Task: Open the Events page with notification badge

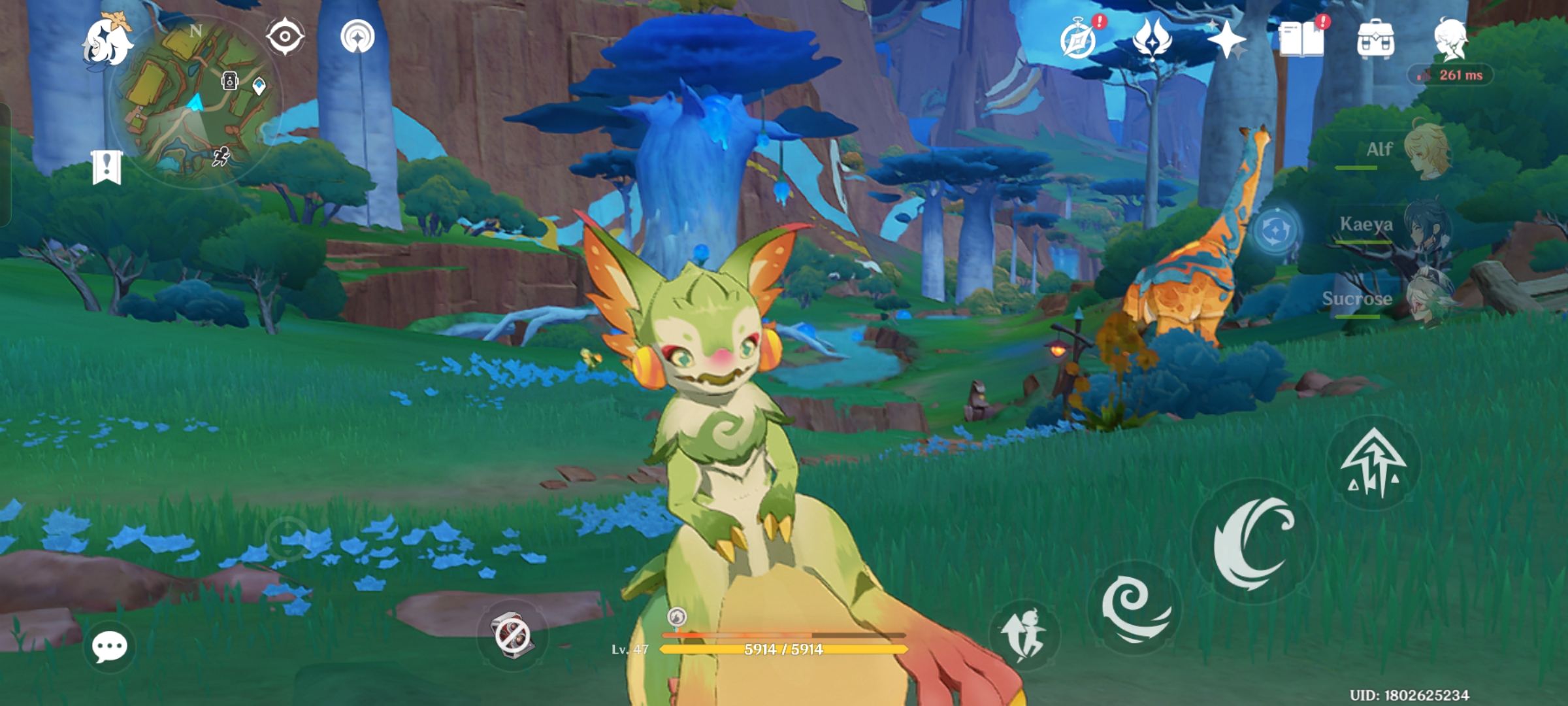Action: tap(1079, 41)
